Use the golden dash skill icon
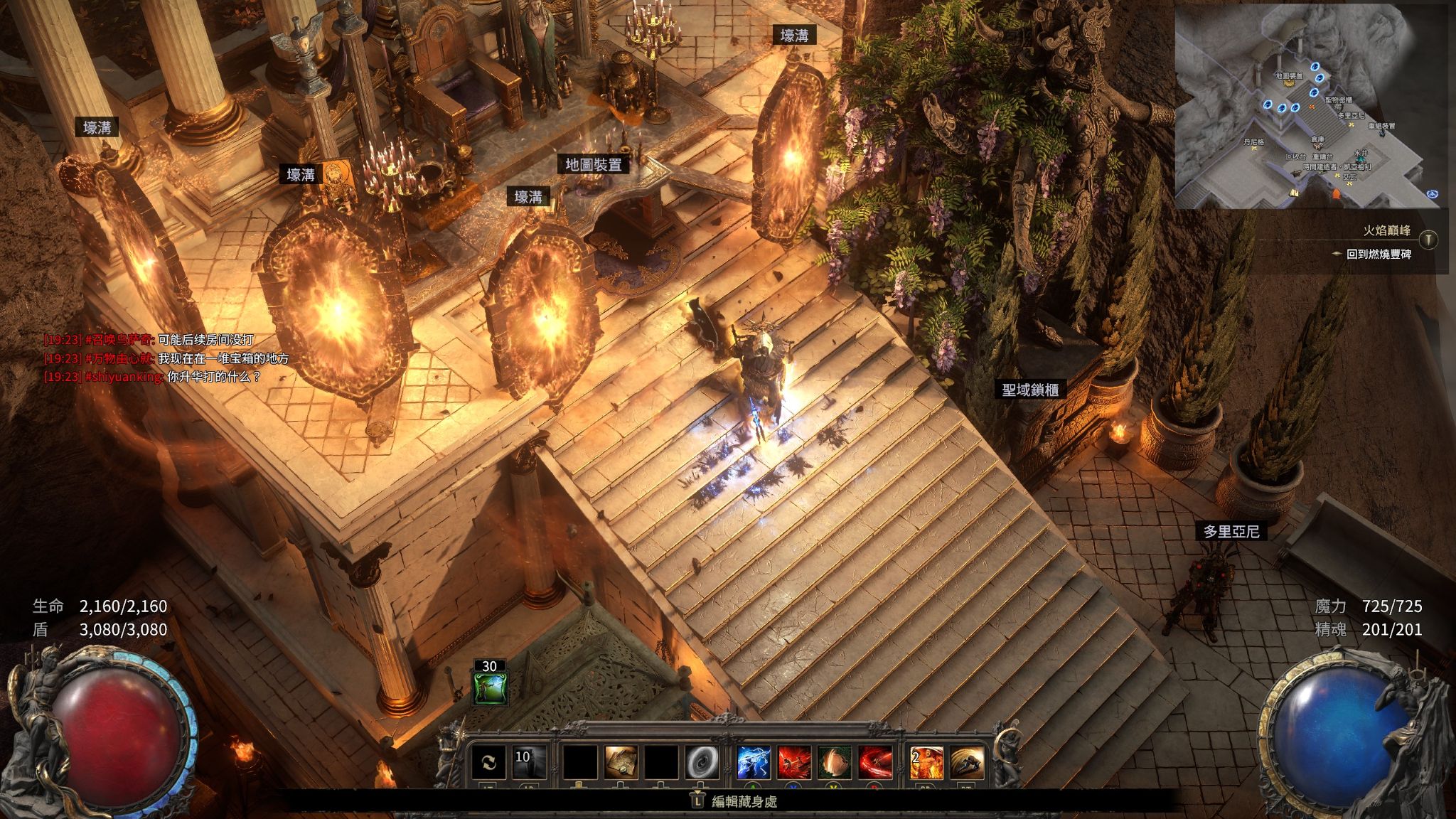1456x819 pixels. [x=967, y=762]
